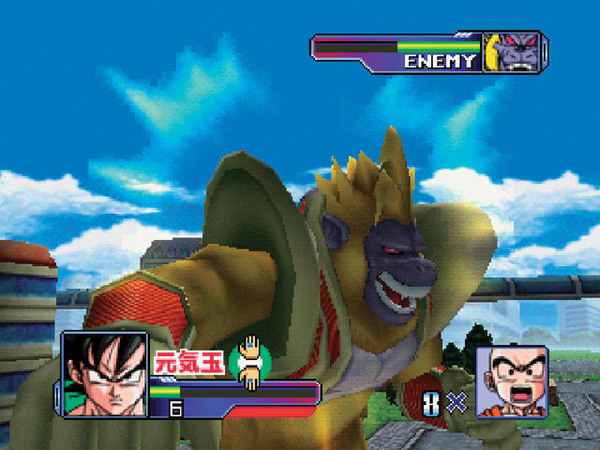Viewport: 600px width, 450px height.
Task: Activate the 元気玉 Spirit Bomb technique
Action: [190, 362]
